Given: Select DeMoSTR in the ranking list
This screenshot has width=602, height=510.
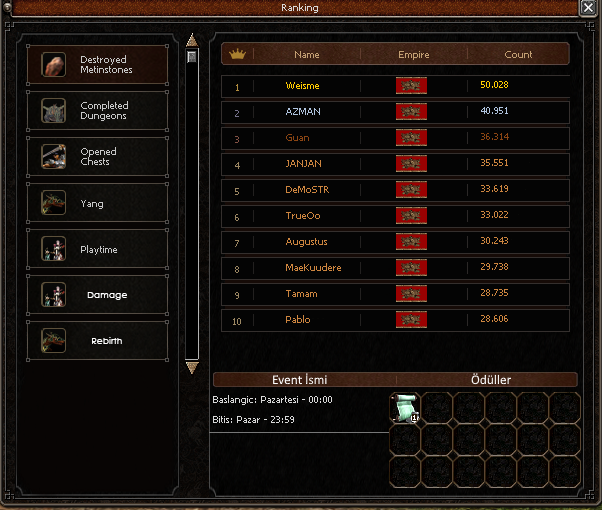Looking at the screenshot, I should click(395, 190).
